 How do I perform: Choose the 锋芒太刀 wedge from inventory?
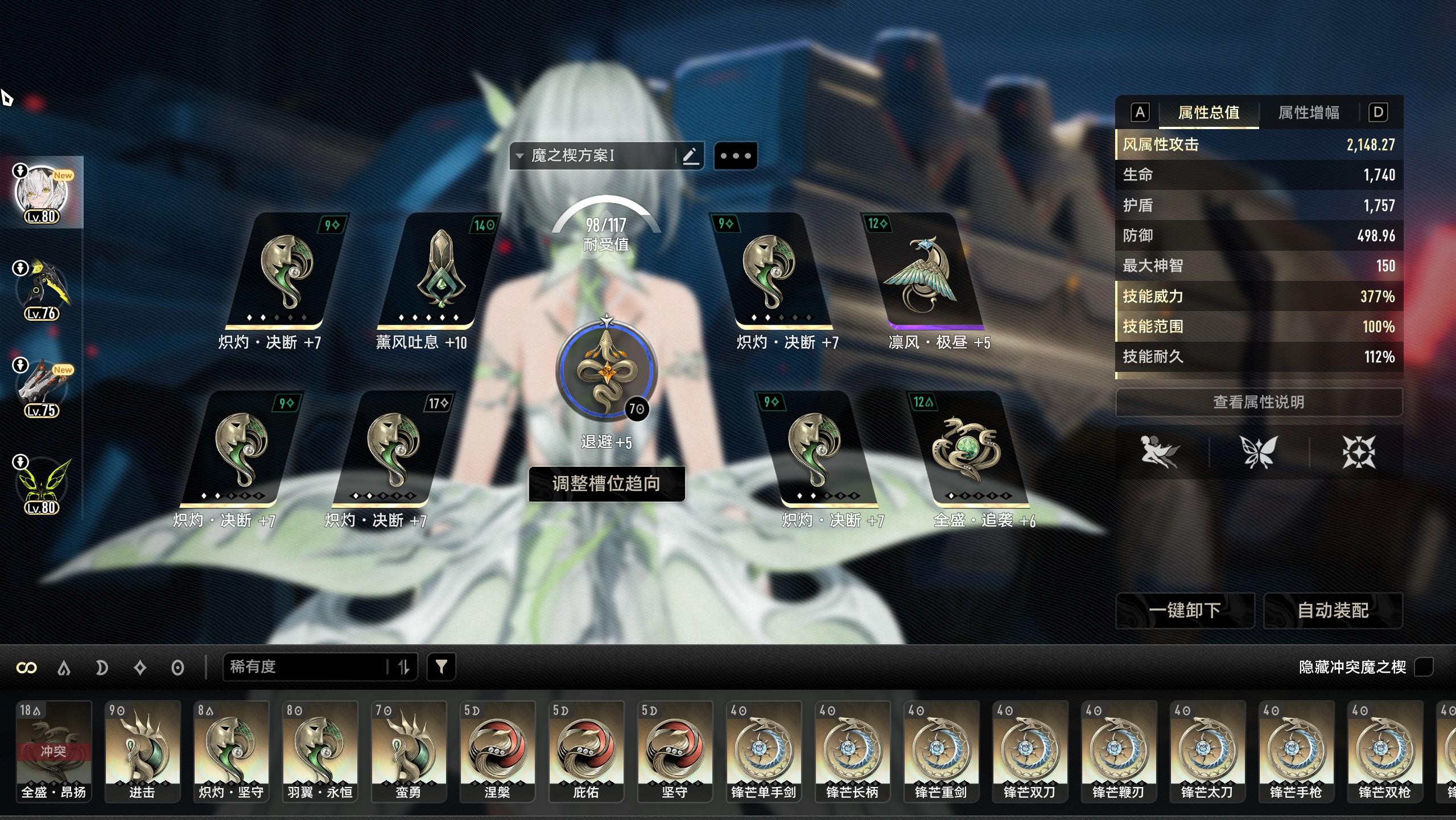click(x=1207, y=751)
